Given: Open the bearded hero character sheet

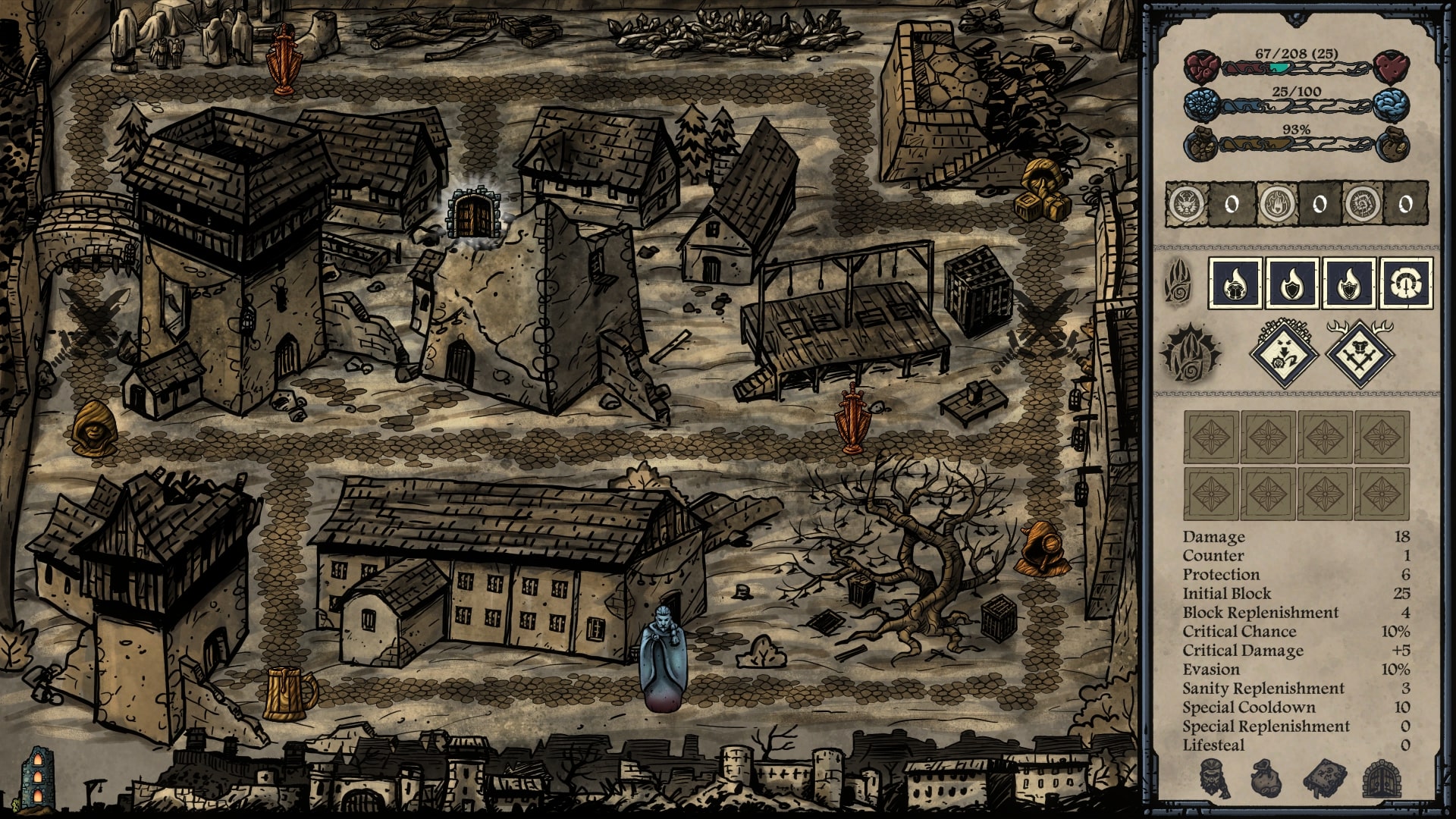Looking at the screenshot, I should 1215,779.
